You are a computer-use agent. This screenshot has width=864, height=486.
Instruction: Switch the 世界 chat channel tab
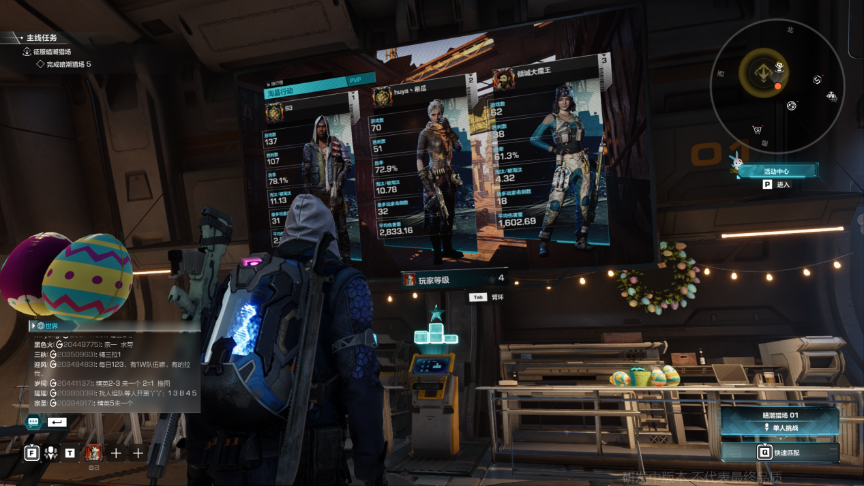(47, 326)
